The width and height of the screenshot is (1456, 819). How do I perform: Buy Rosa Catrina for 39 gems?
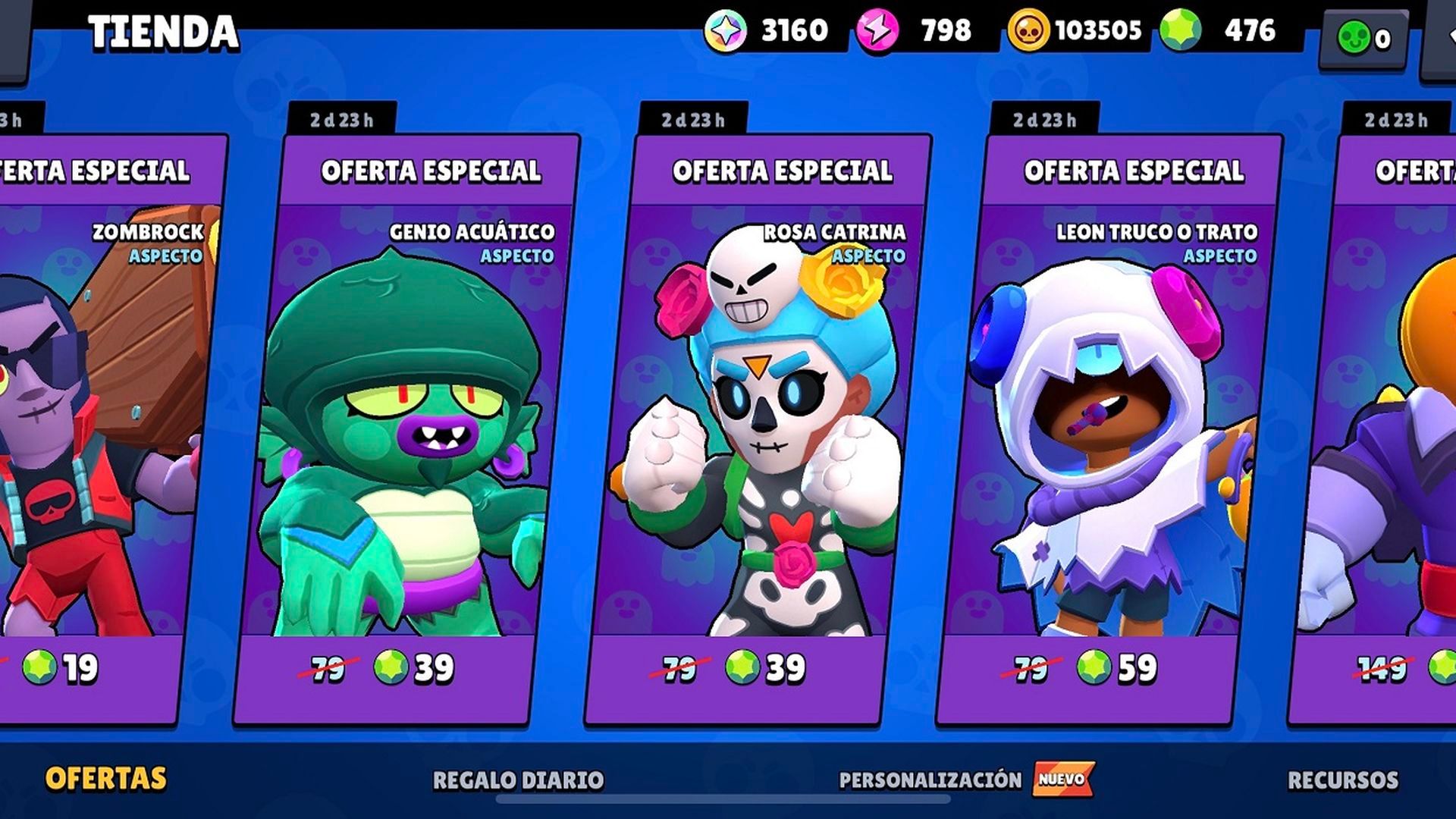point(764,668)
